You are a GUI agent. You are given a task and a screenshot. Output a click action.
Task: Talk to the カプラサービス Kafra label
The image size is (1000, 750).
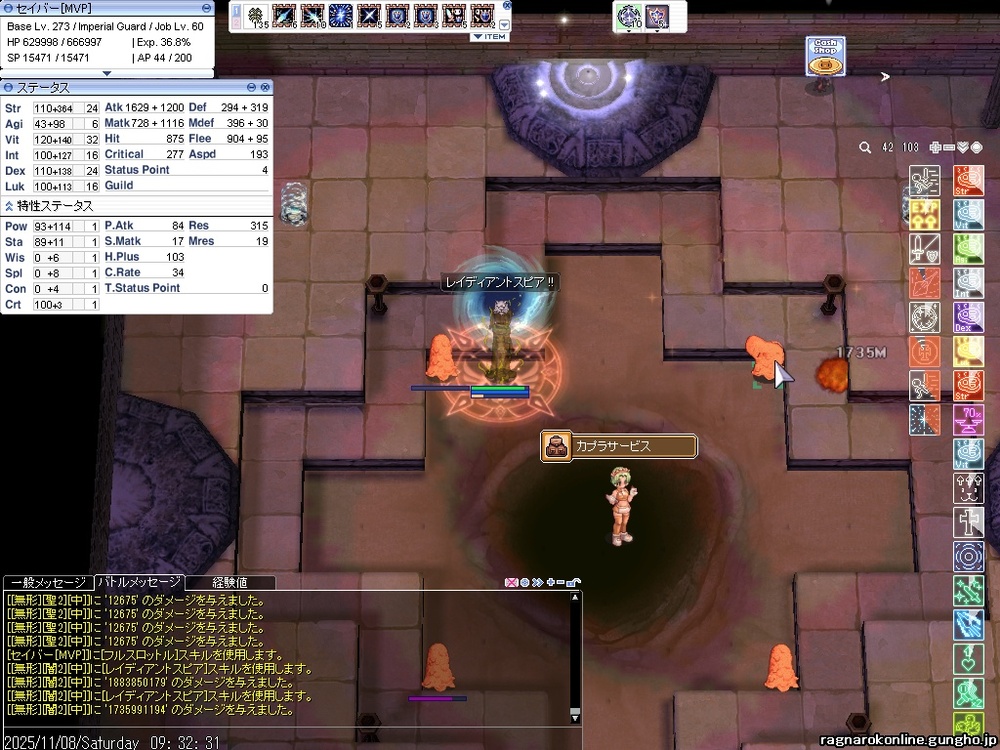tap(618, 446)
